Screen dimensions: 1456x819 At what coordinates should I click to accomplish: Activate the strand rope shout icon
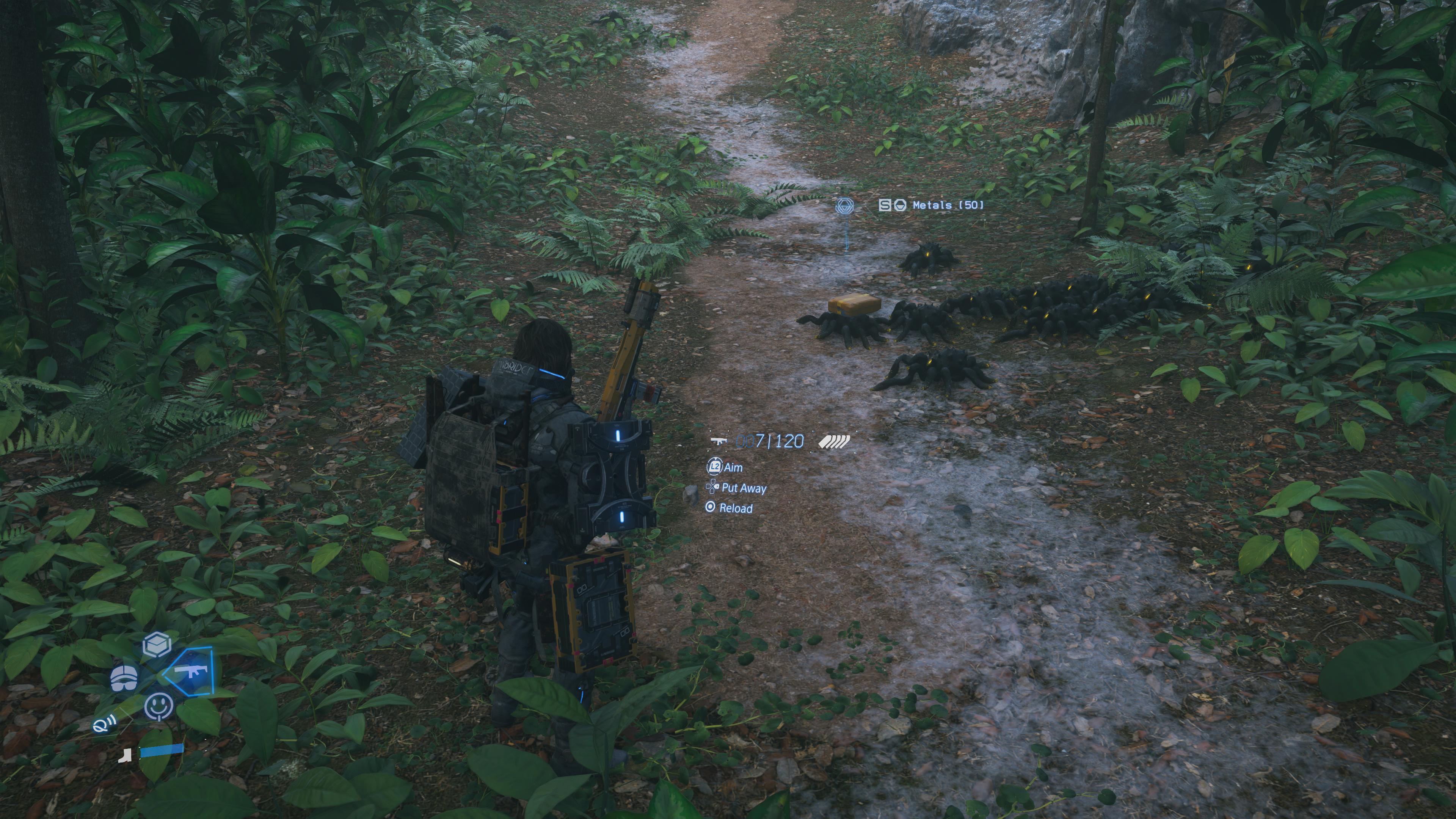click(x=105, y=723)
